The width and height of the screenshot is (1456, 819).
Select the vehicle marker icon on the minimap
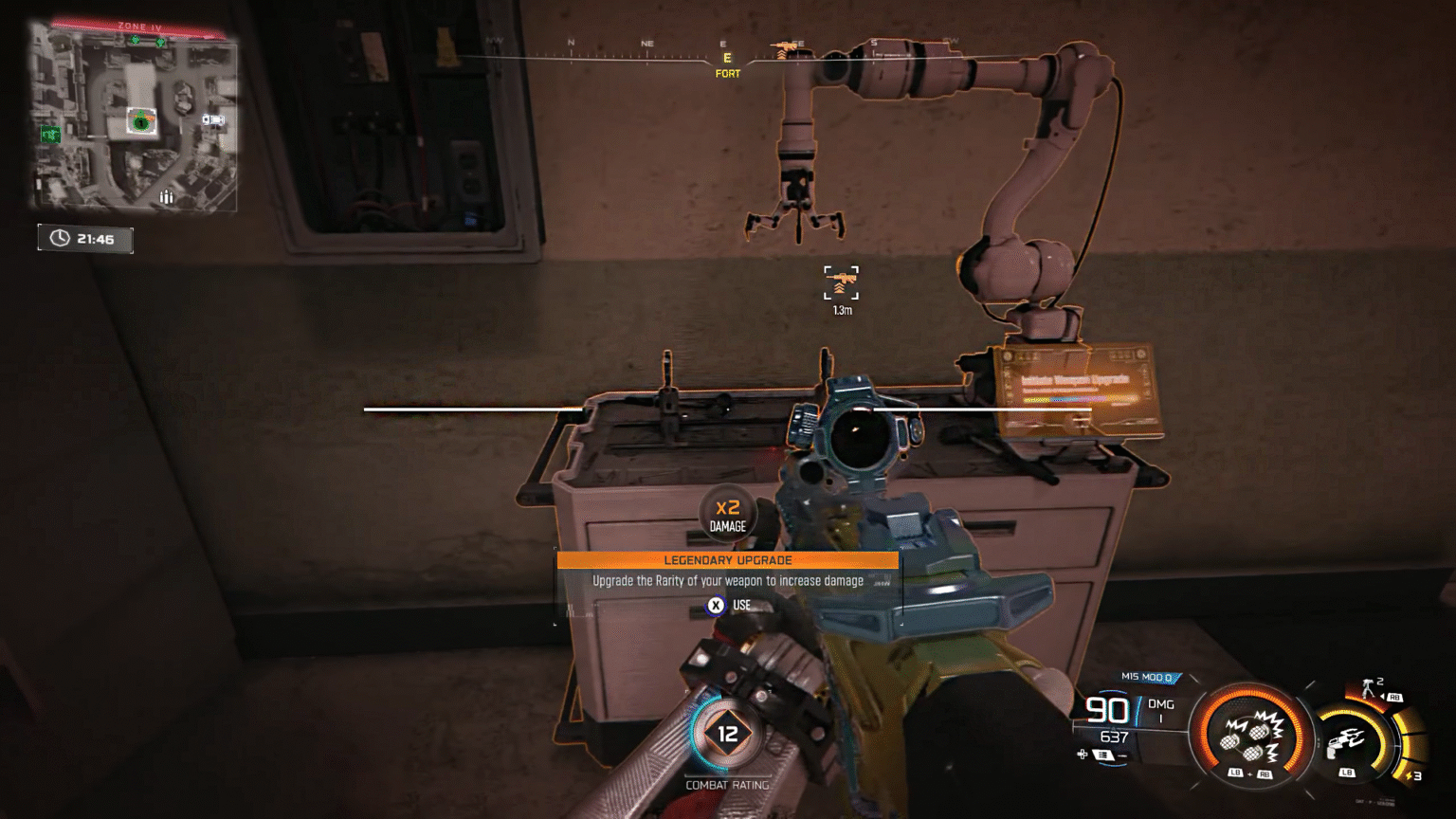click(x=214, y=119)
